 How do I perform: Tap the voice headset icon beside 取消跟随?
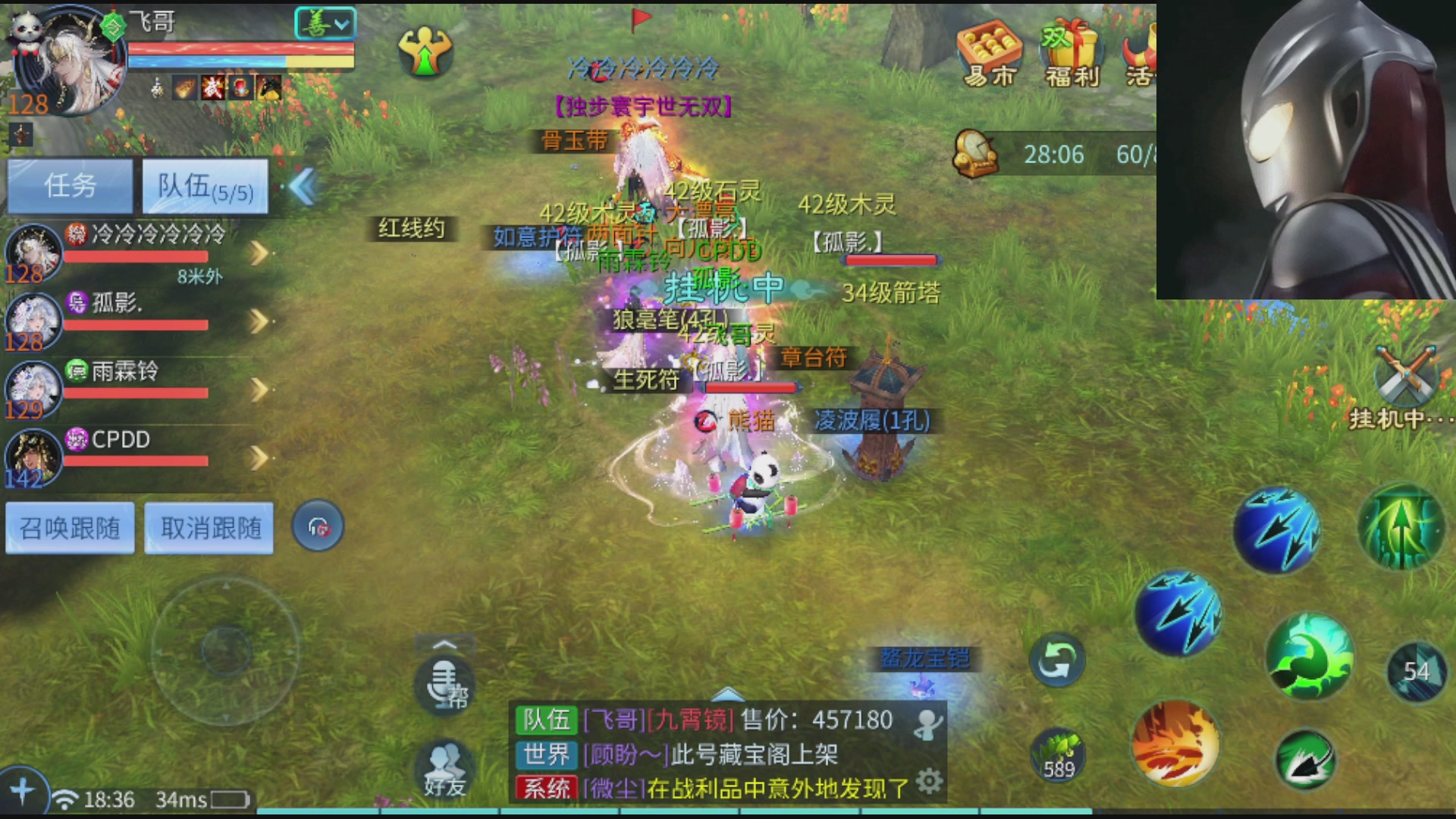point(317,526)
